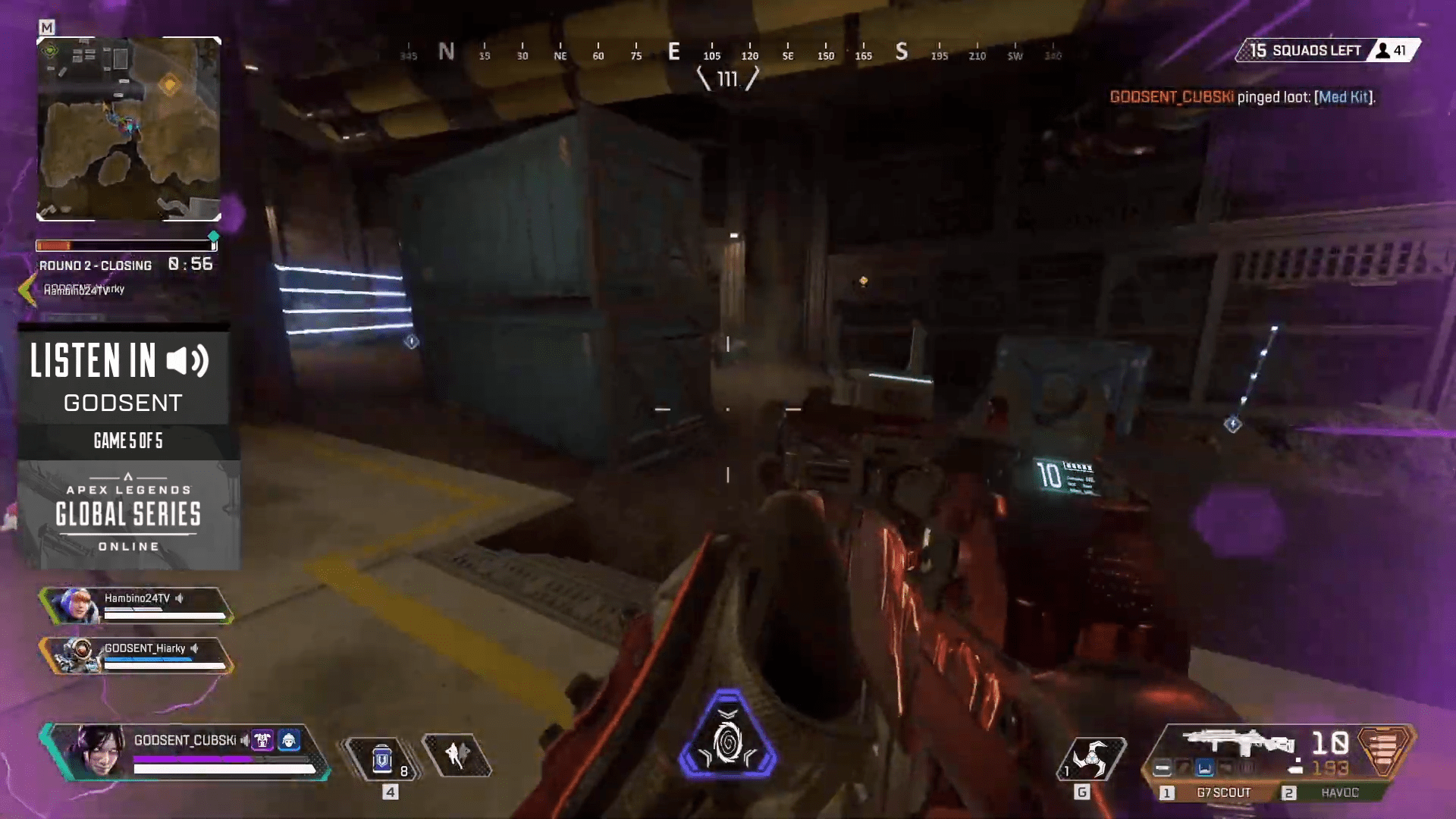
Task: Select teammate Hambino24TV's status panel
Action: pos(138,606)
